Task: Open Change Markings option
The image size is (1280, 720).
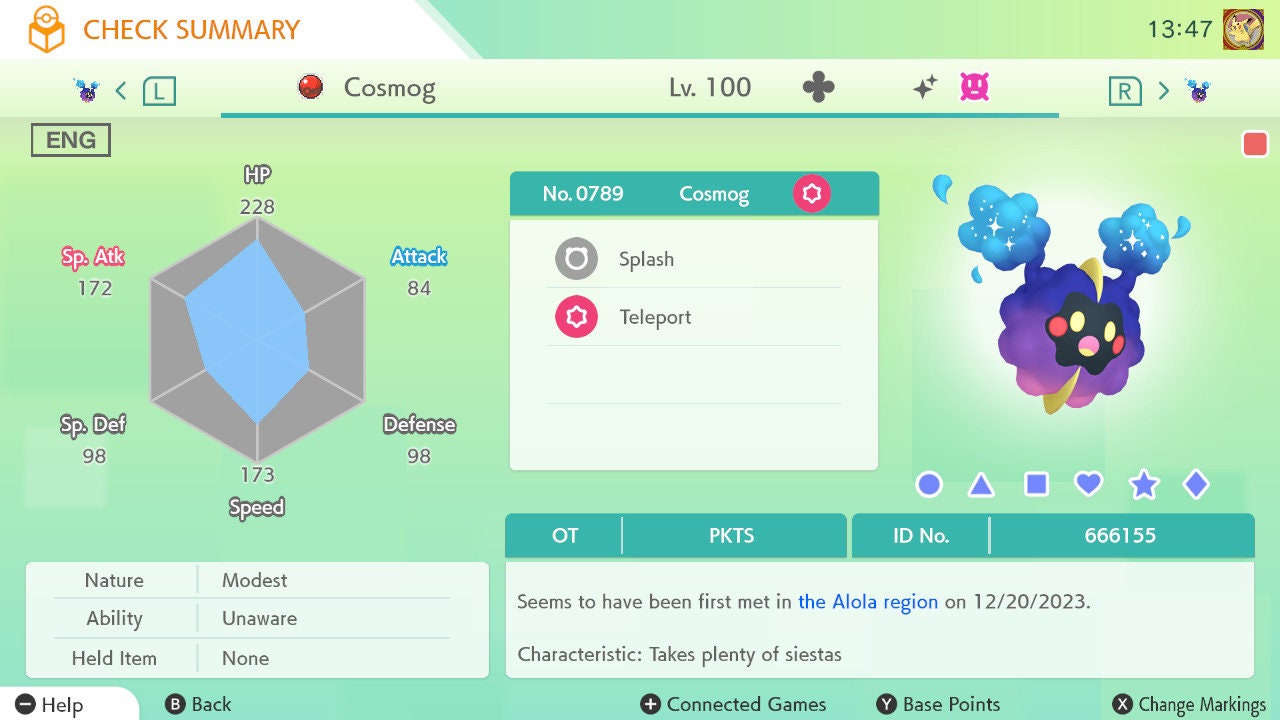Action: click(1190, 704)
